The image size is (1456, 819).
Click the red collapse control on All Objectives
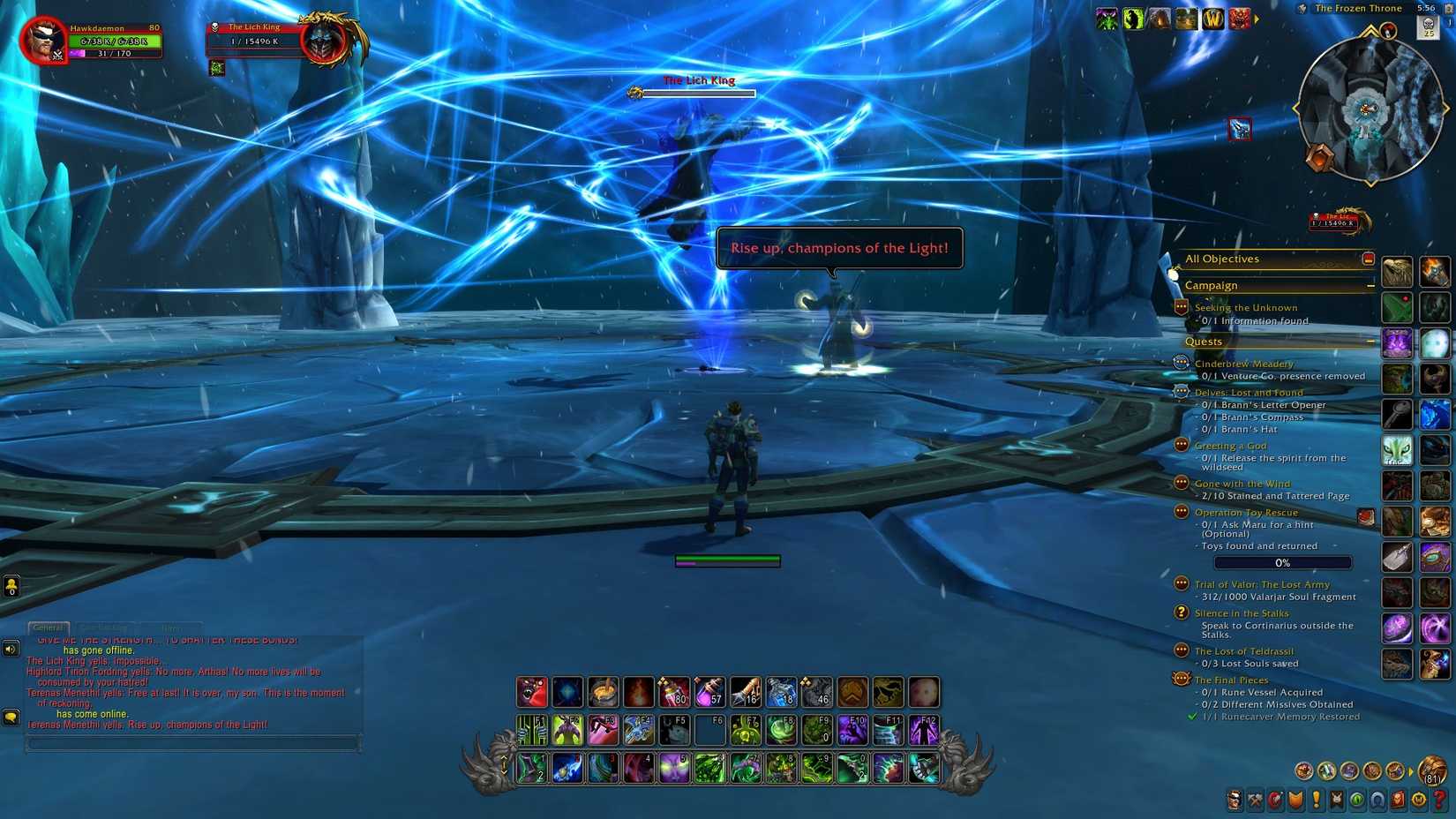coord(1367,258)
